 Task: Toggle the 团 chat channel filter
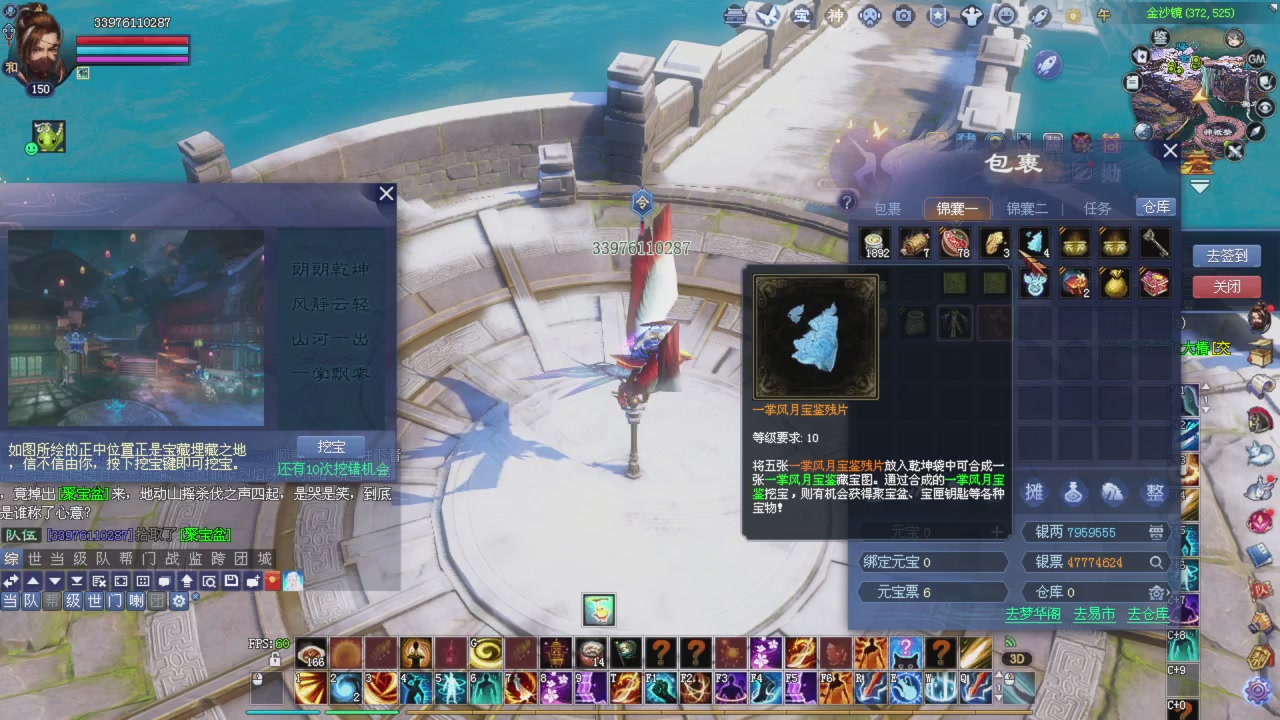pos(157,601)
